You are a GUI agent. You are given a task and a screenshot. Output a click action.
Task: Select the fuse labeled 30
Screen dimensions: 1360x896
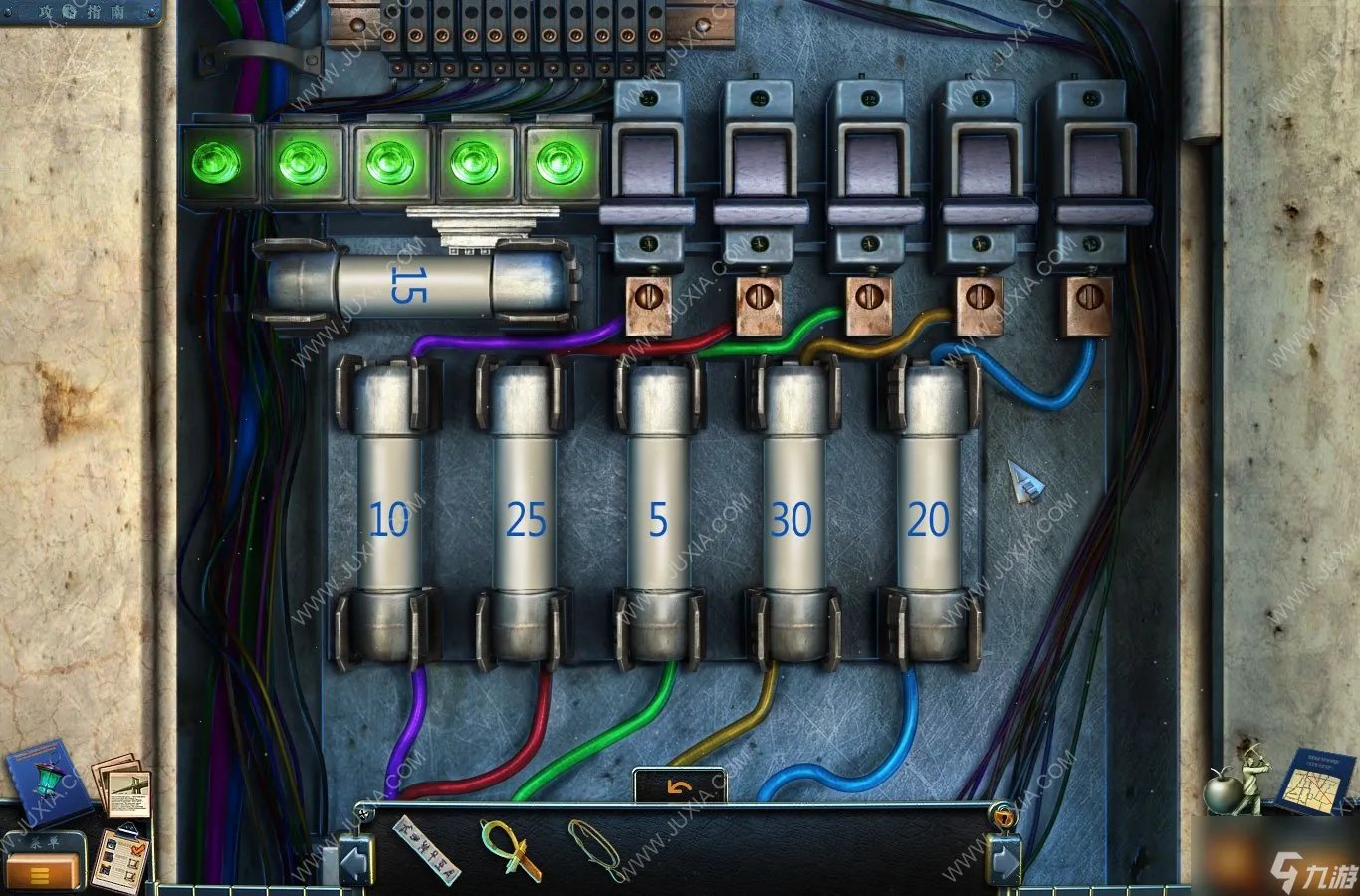pyautogui.click(x=792, y=515)
